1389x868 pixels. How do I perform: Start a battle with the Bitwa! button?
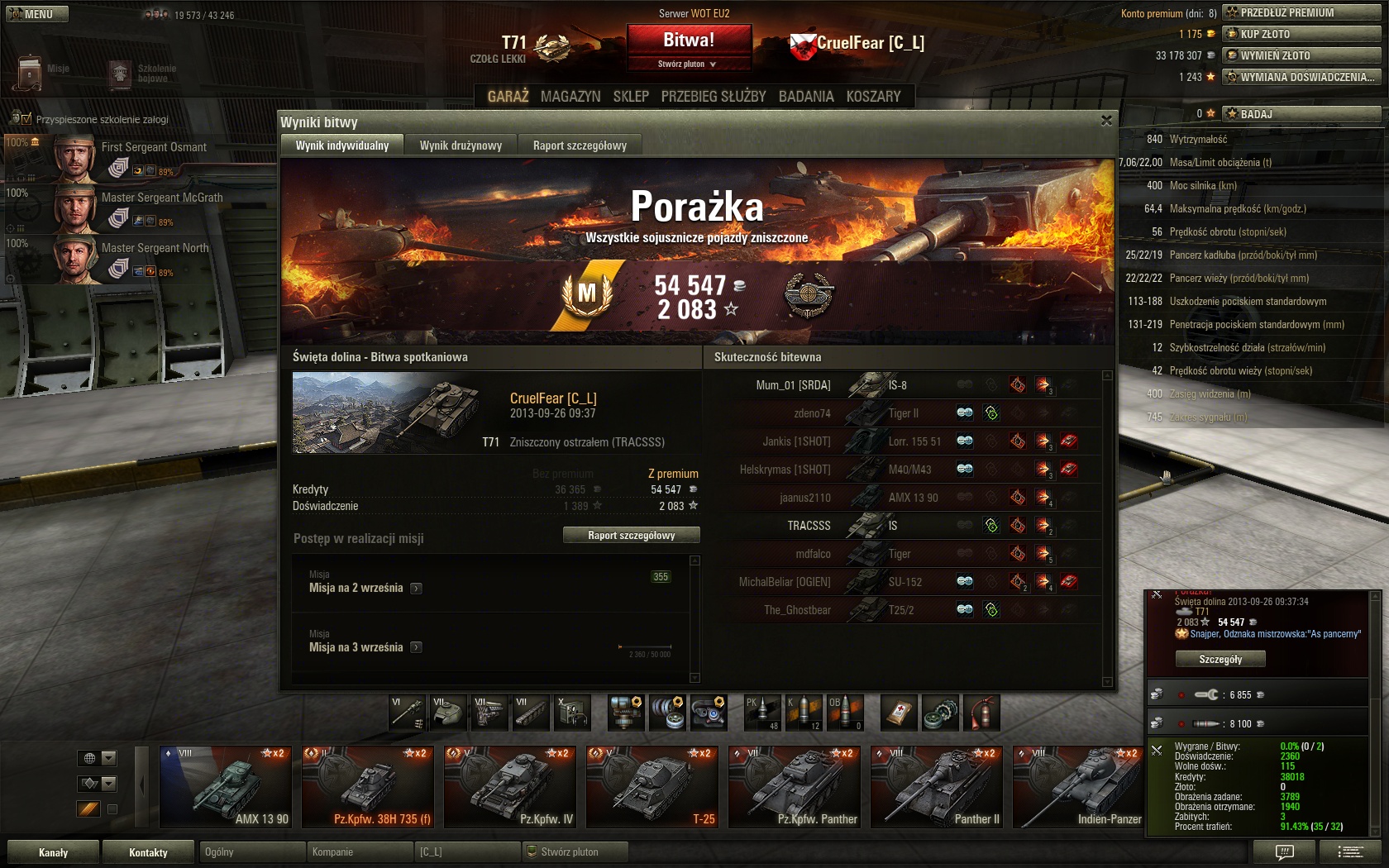(x=689, y=41)
